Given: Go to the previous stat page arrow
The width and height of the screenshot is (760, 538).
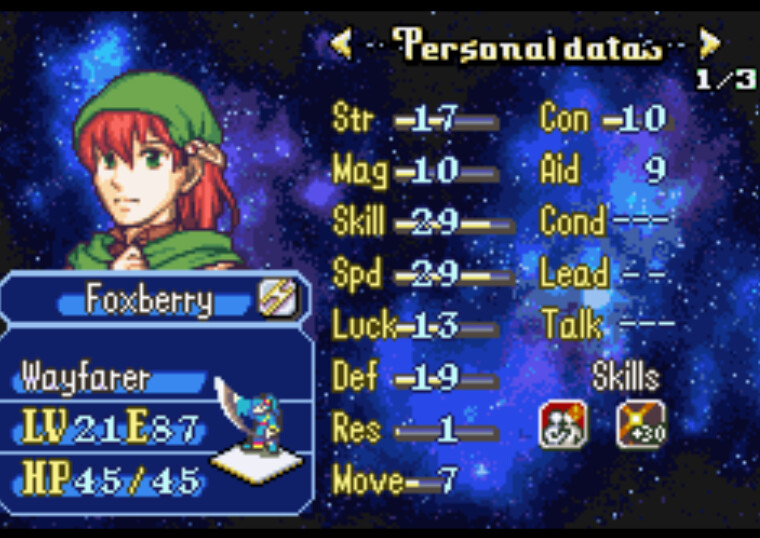Looking at the screenshot, I should [340, 43].
